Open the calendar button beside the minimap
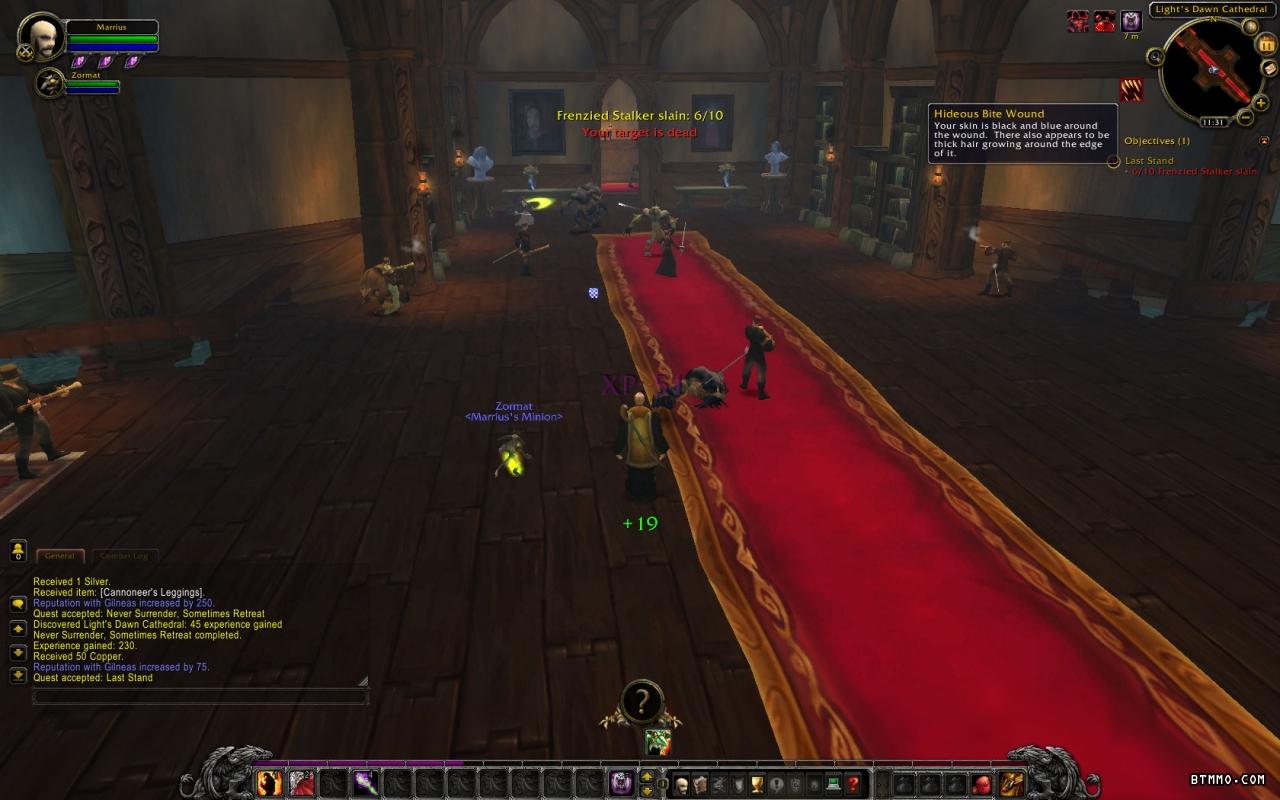 point(1267,43)
